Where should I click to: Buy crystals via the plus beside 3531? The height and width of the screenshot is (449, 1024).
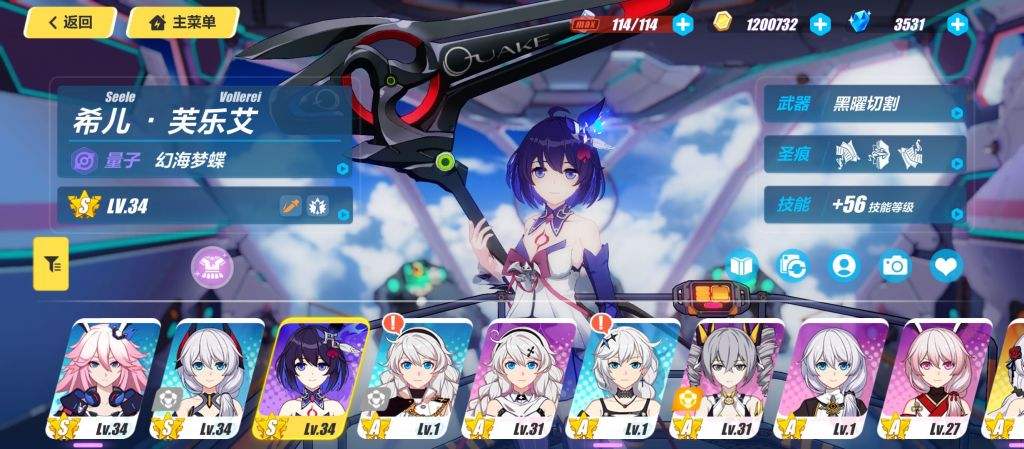point(957,24)
